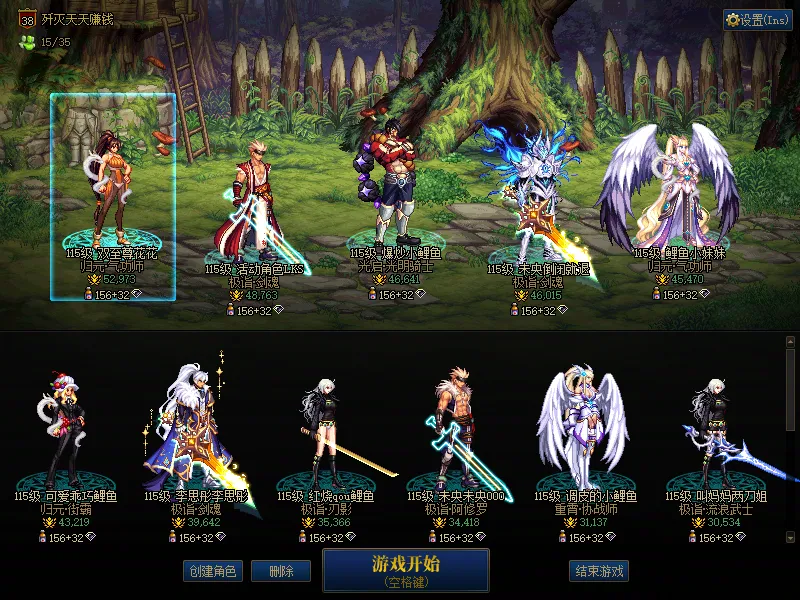
Task: Click the 游戏开始 start game button
Action: tap(405, 570)
